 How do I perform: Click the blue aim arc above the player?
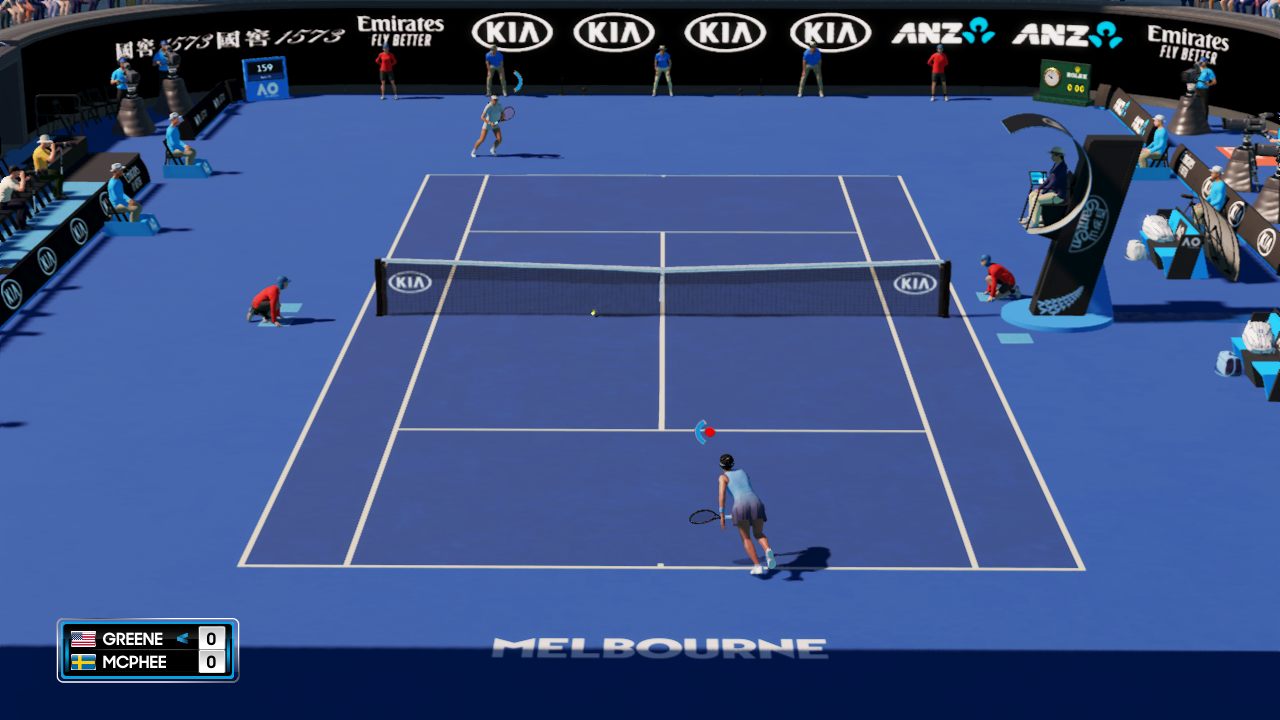[700, 430]
